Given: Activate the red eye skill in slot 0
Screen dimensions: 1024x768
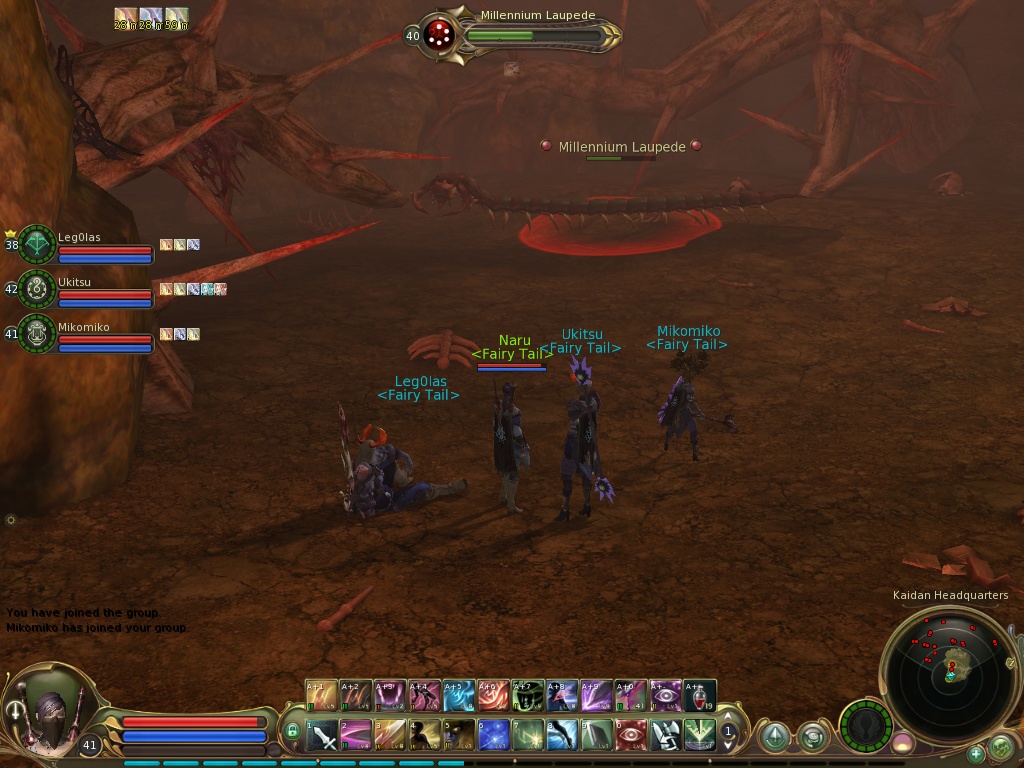Looking at the screenshot, I should [x=631, y=736].
